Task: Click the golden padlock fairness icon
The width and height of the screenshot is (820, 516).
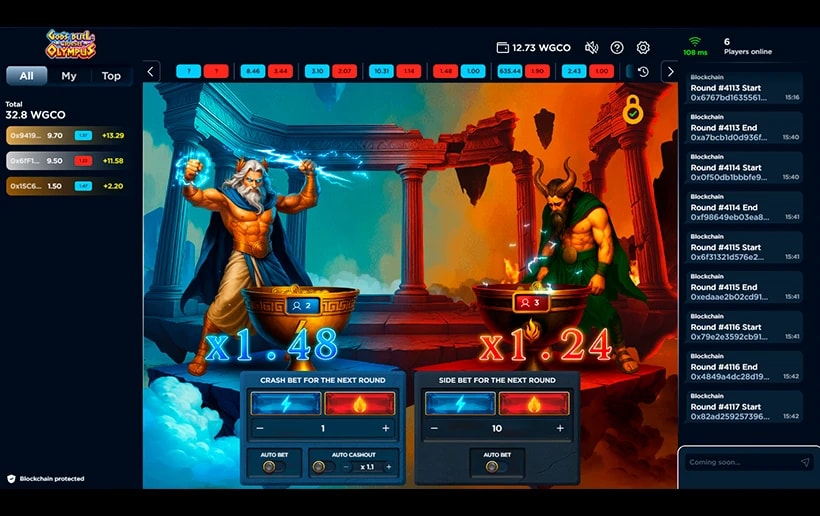Action: point(632,110)
